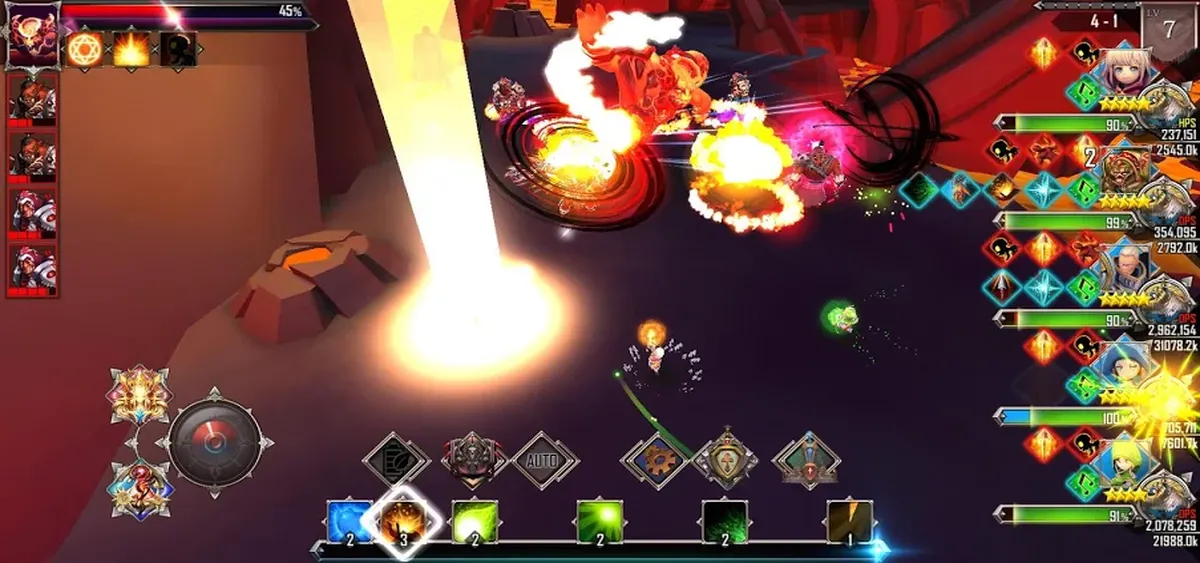Pick the grey-haired man hero portrait
This screenshot has width=1200, height=563.
pyautogui.click(x=1125, y=268)
